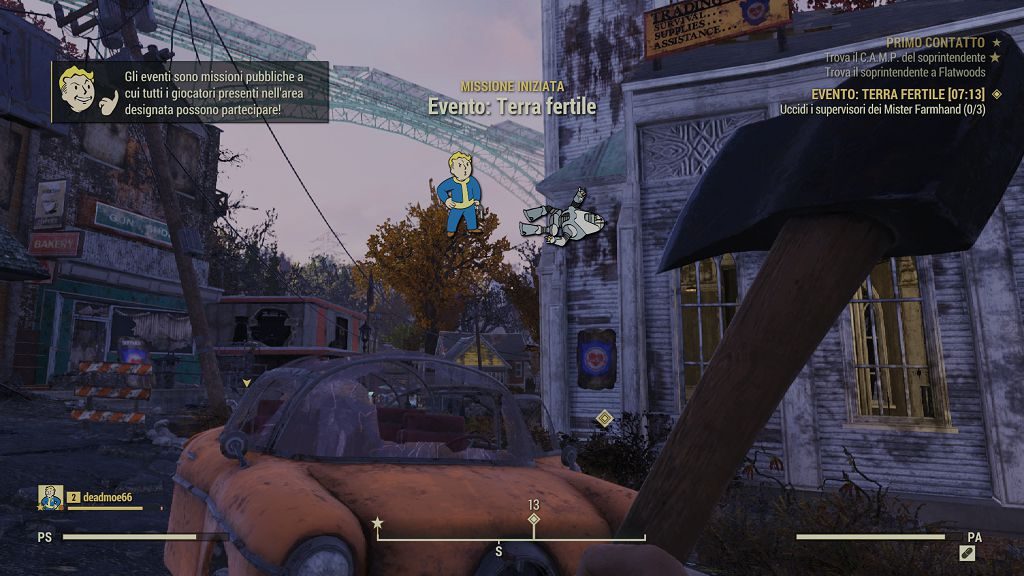
Task: Select the diamond quest marker on the compass
Action: [x=534, y=520]
